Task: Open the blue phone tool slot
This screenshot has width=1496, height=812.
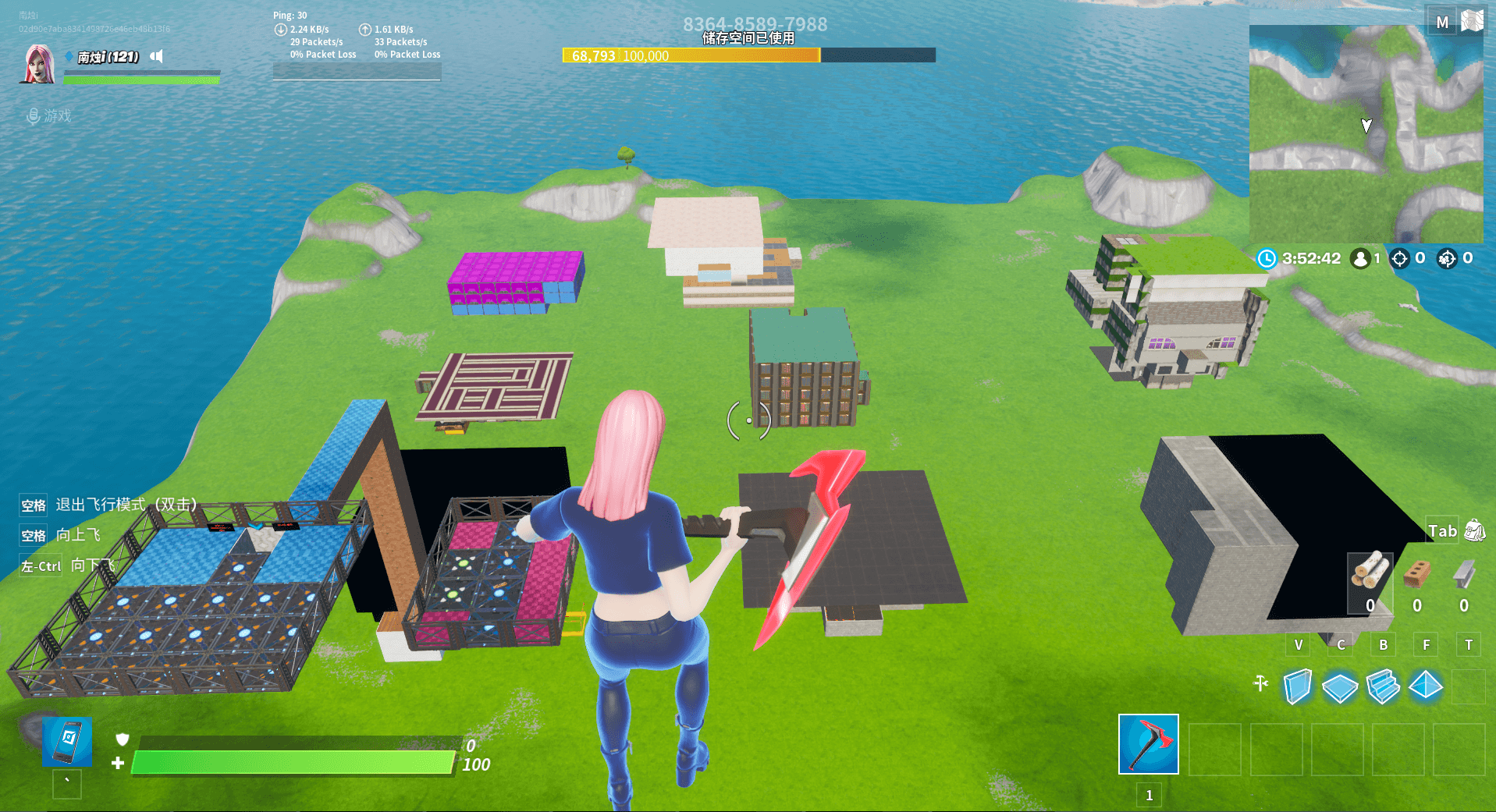Action: click(x=67, y=741)
